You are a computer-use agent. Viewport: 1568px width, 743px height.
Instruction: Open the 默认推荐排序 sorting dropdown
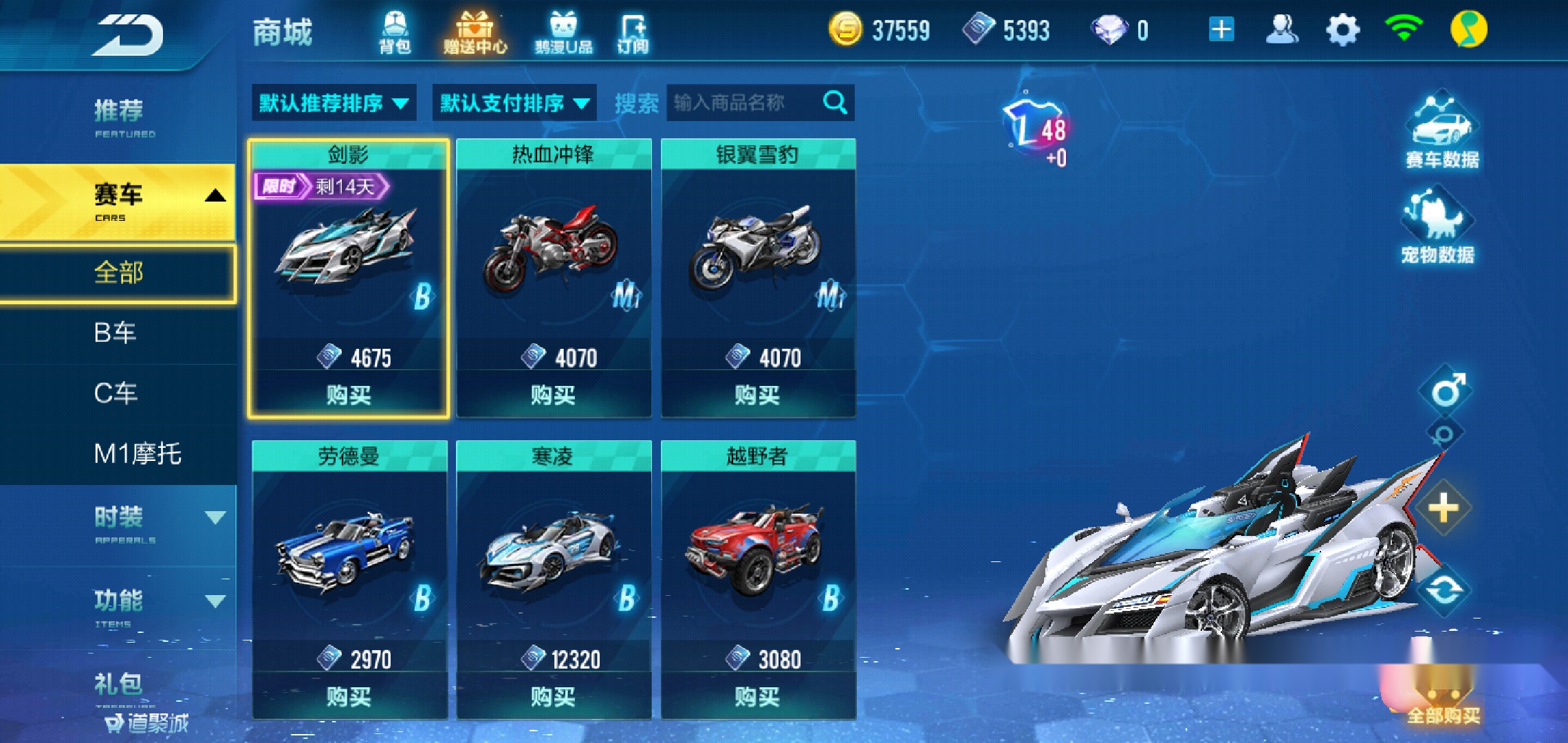click(334, 103)
